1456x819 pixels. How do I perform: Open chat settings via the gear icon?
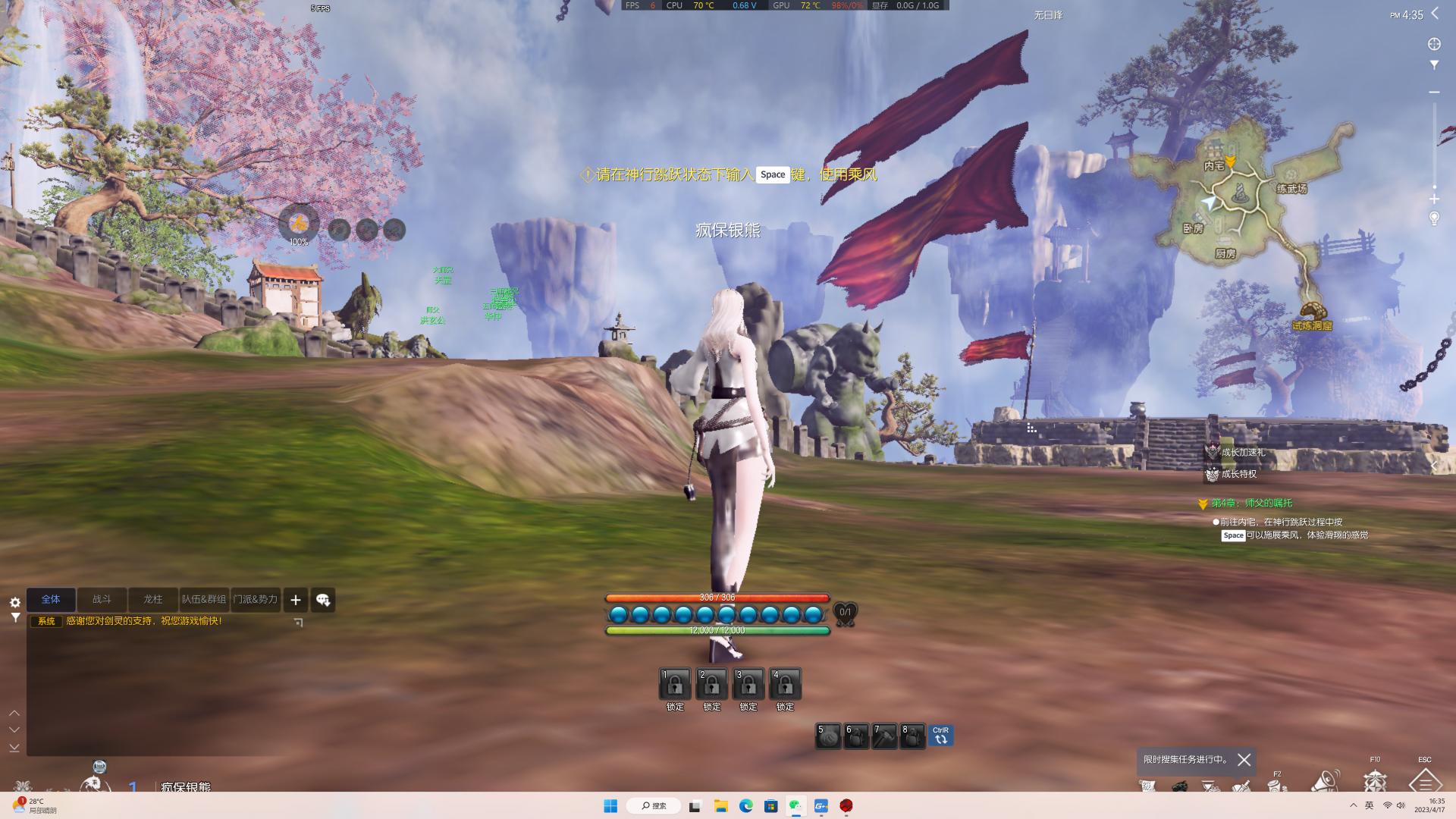click(x=15, y=602)
